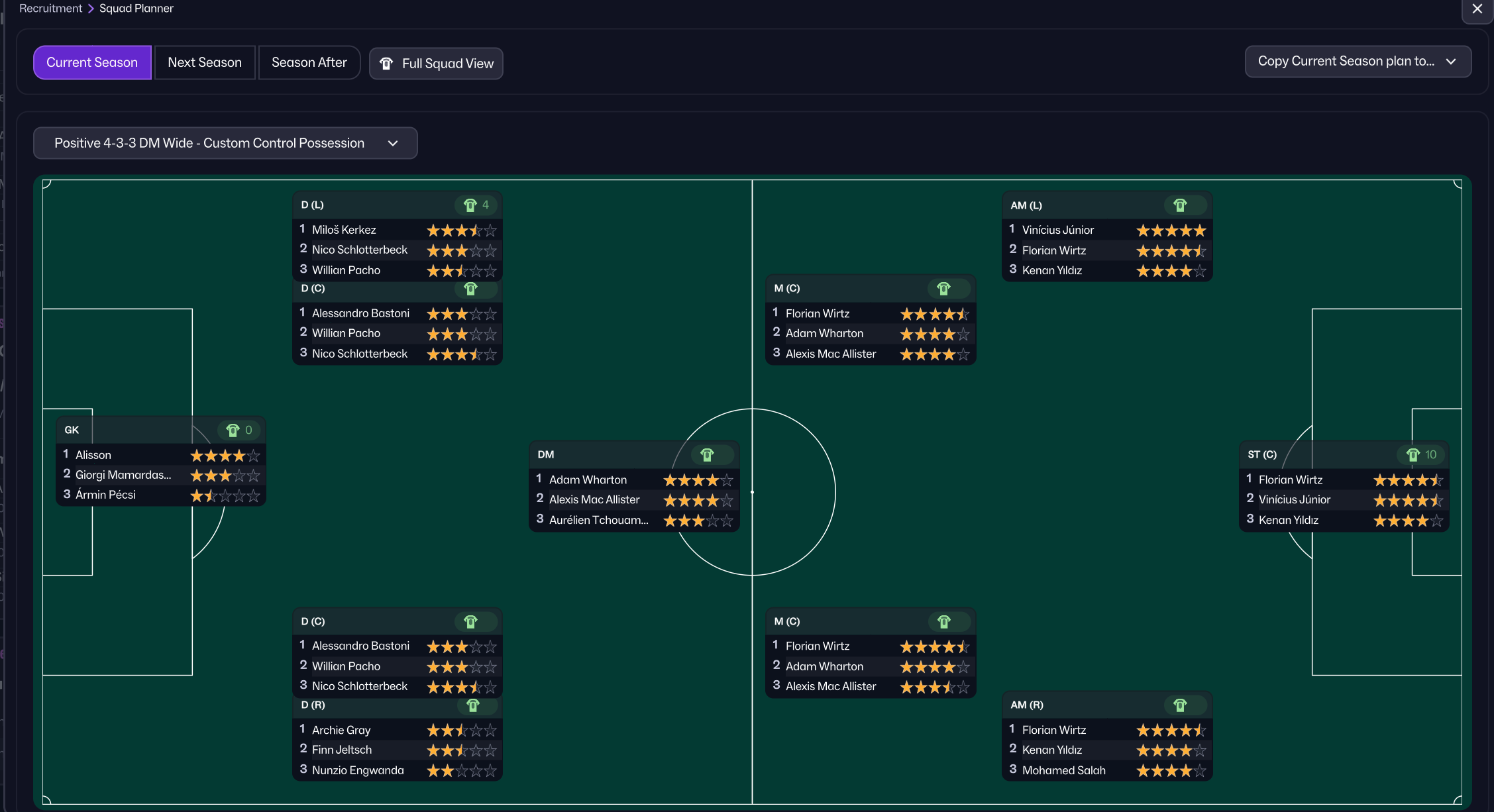Select Finn Jeltsch in the D (R) list
The image size is (1494, 812).
coord(342,750)
